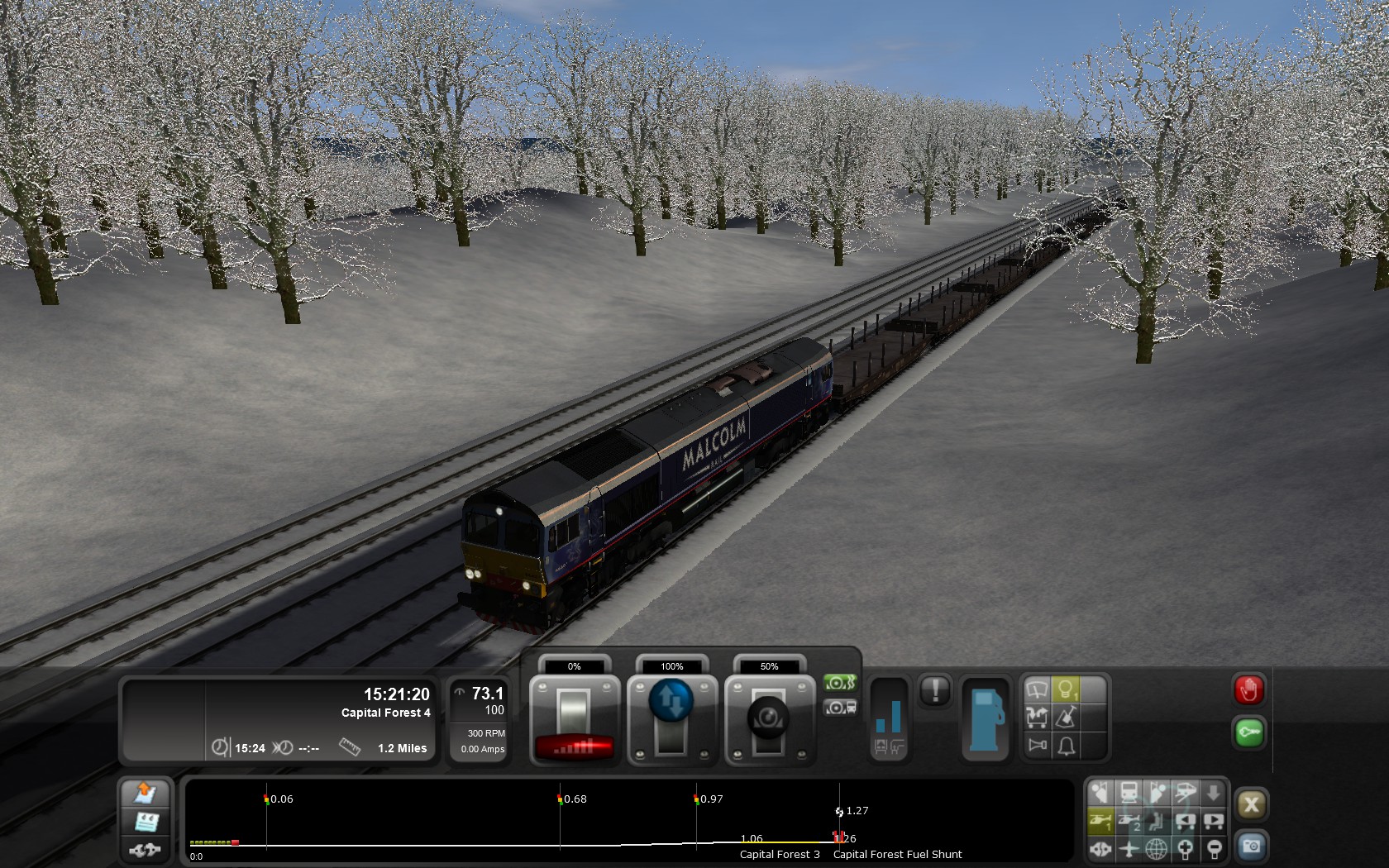Zoom out with the minus magnifier icon
Viewport: 1389px width, 868px height.
tap(1214, 849)
